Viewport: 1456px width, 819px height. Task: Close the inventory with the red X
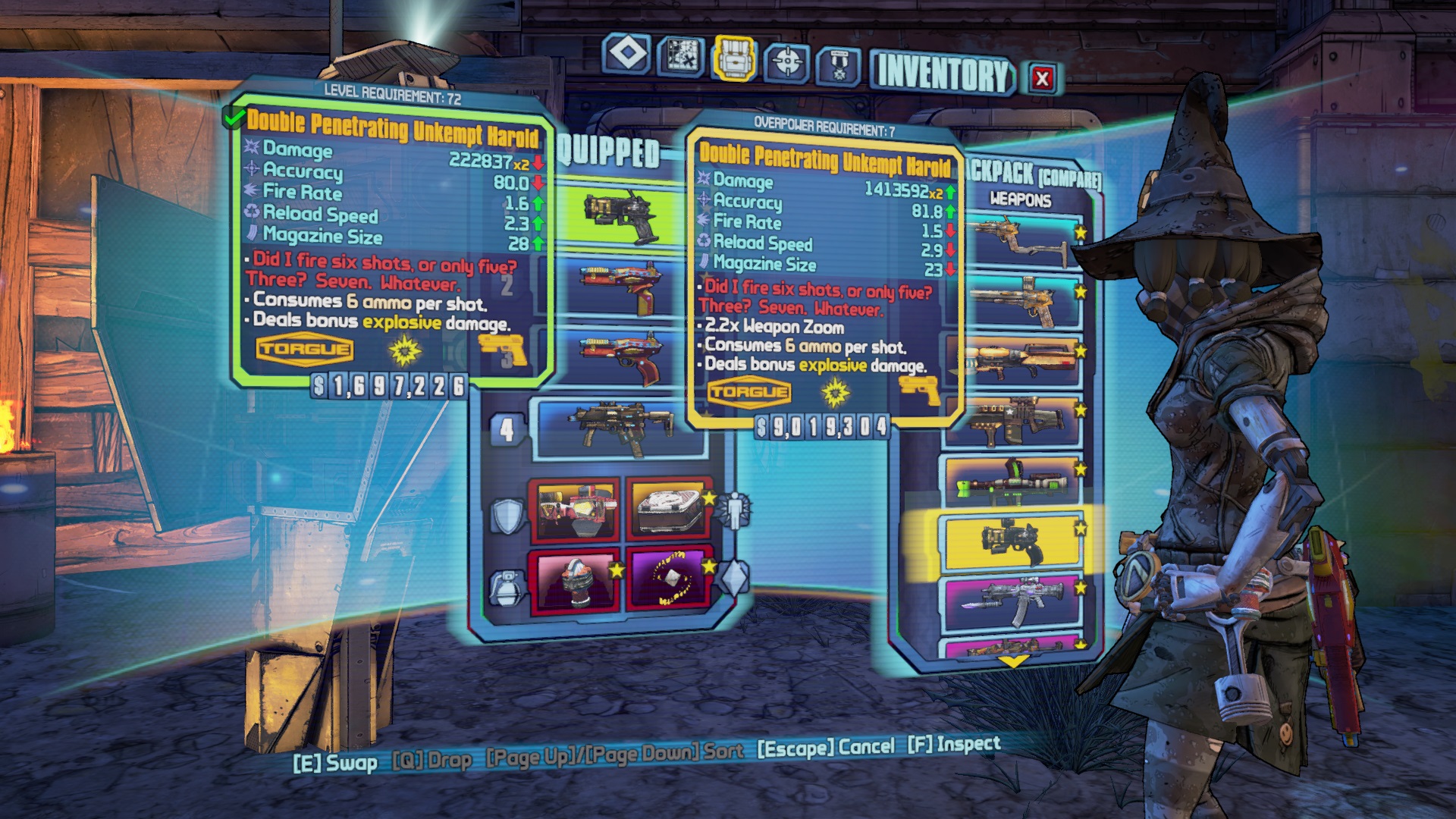pos(1043,77)
